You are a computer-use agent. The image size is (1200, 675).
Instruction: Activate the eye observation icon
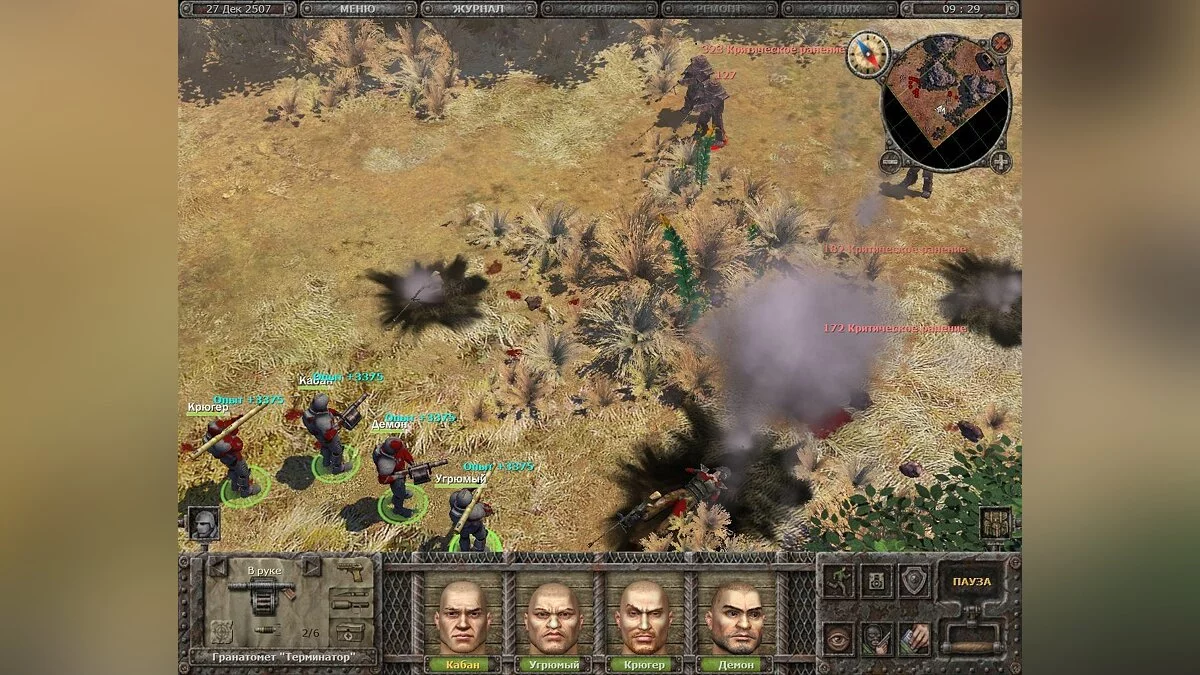coord(838,637)
